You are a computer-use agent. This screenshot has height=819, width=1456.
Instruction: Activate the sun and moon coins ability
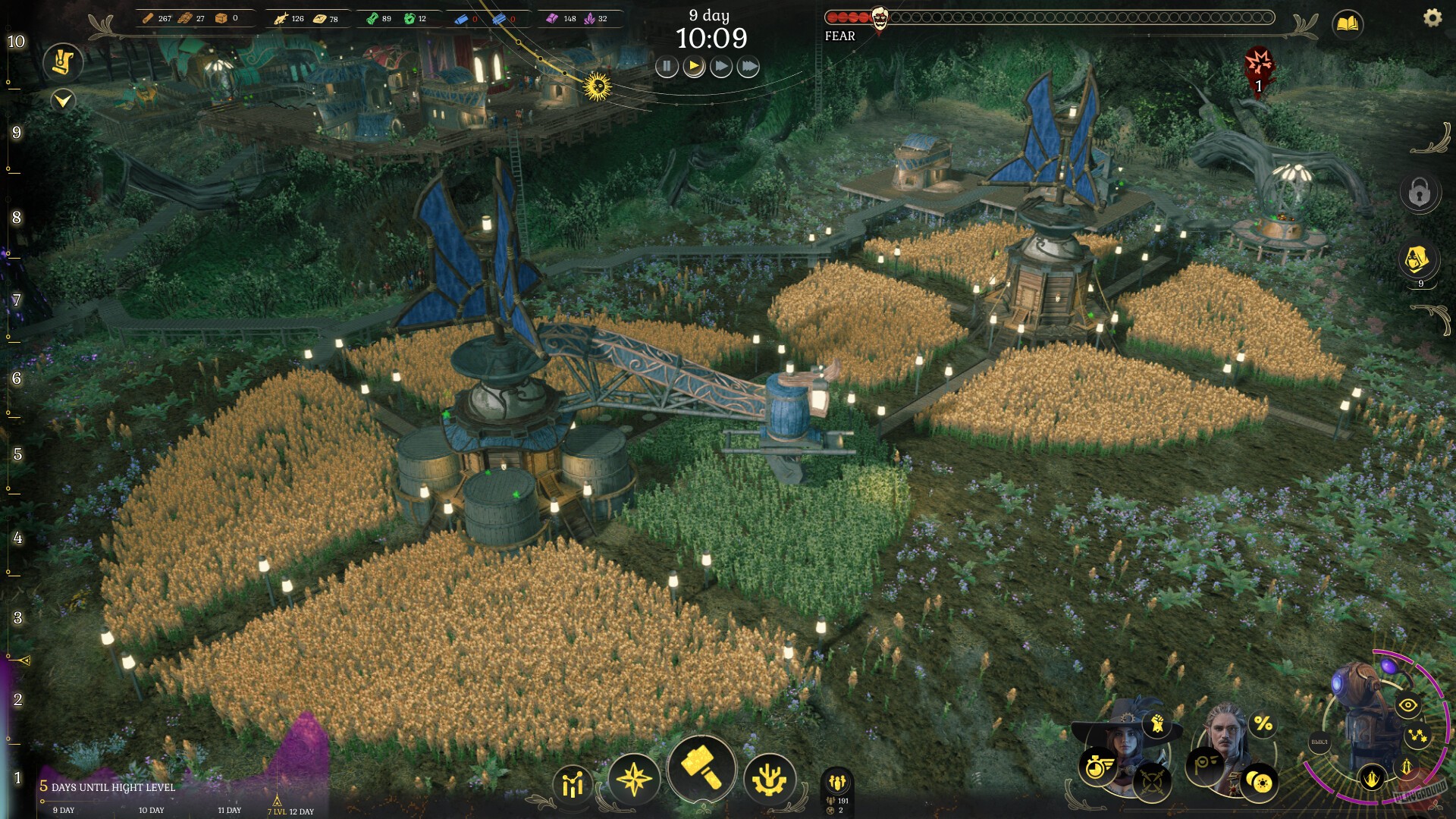click(x=1260, y=781)
